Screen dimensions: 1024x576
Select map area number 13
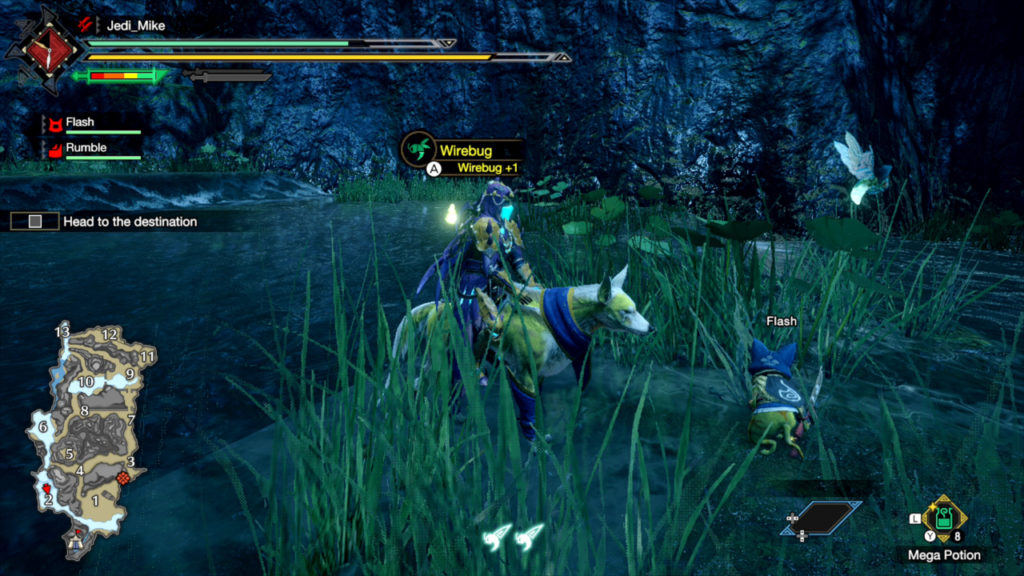tap(62, 332)
